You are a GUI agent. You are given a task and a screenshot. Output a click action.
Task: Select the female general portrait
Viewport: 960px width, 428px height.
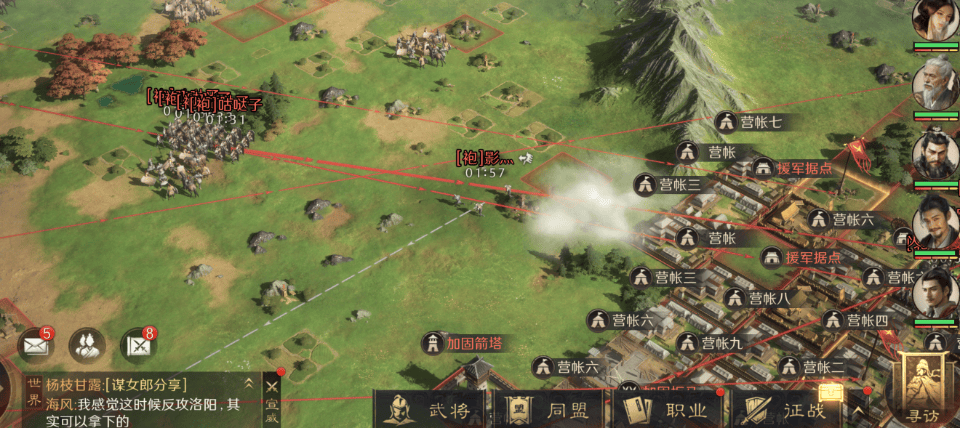pyautogui.click(x=934, y=20)
